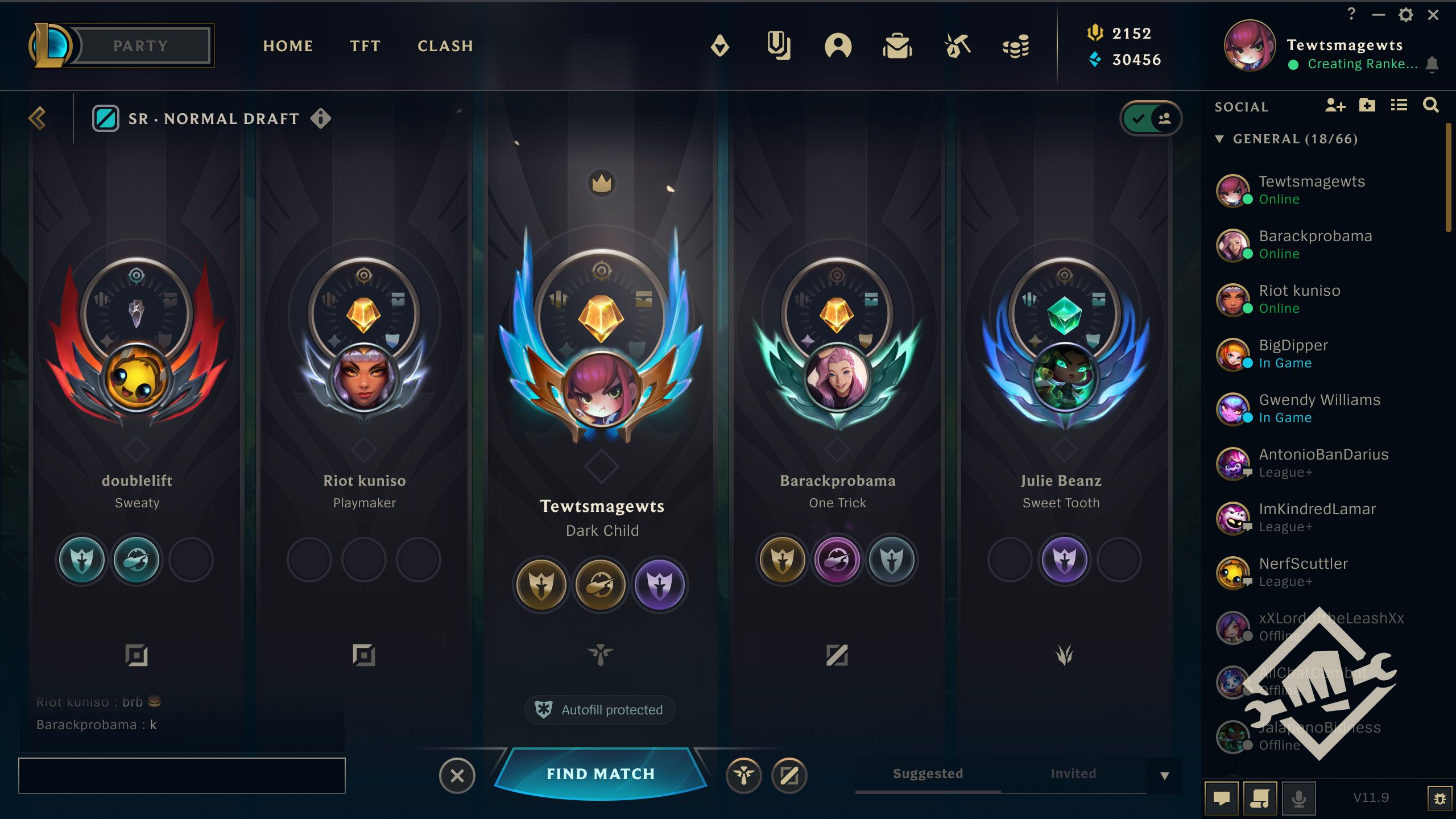Pick a secondary role under Tewtsmagewts
1456x819 pixels.
600,585
